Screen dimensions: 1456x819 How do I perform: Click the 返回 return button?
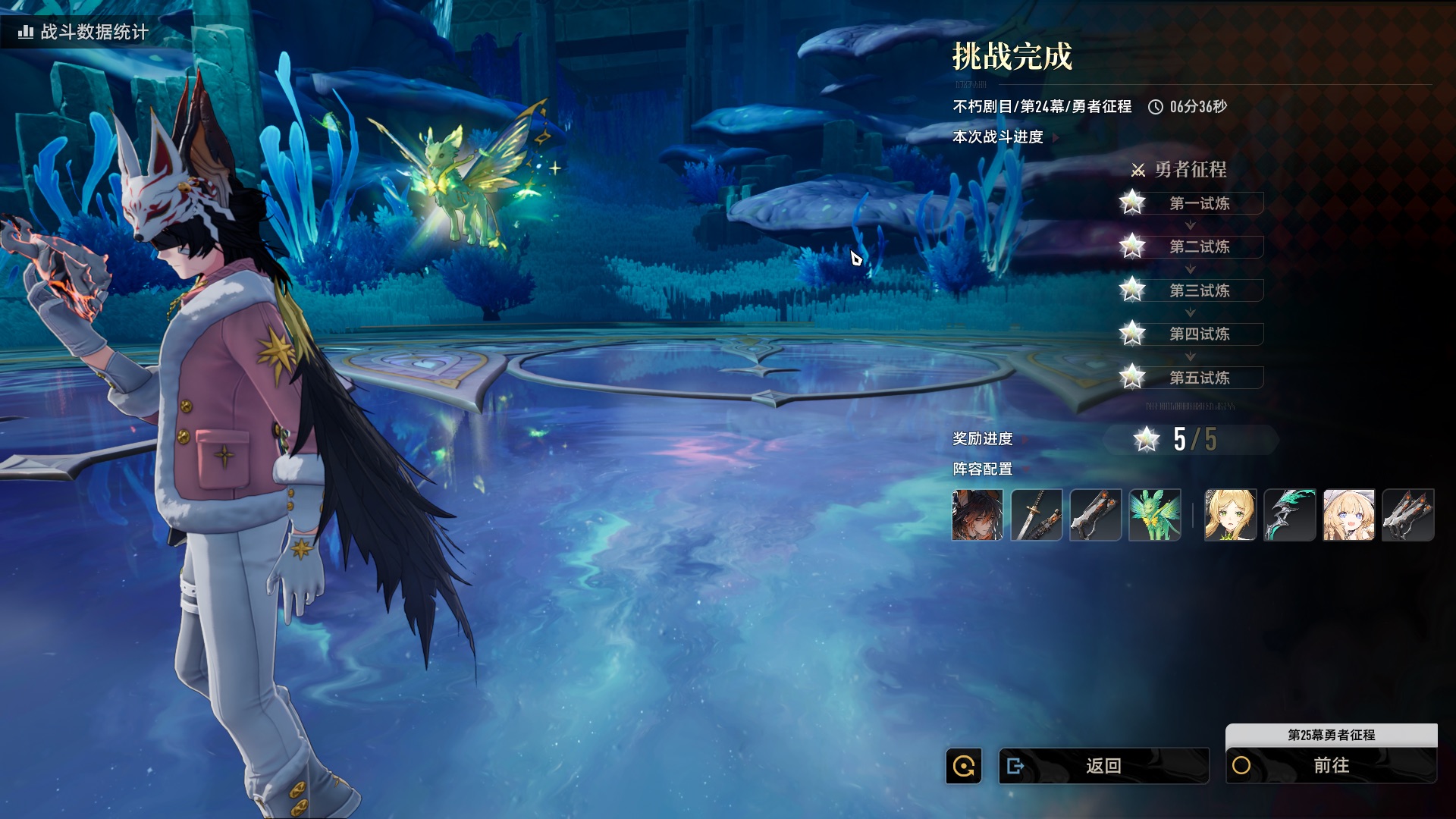click(x=1103, y=766)
